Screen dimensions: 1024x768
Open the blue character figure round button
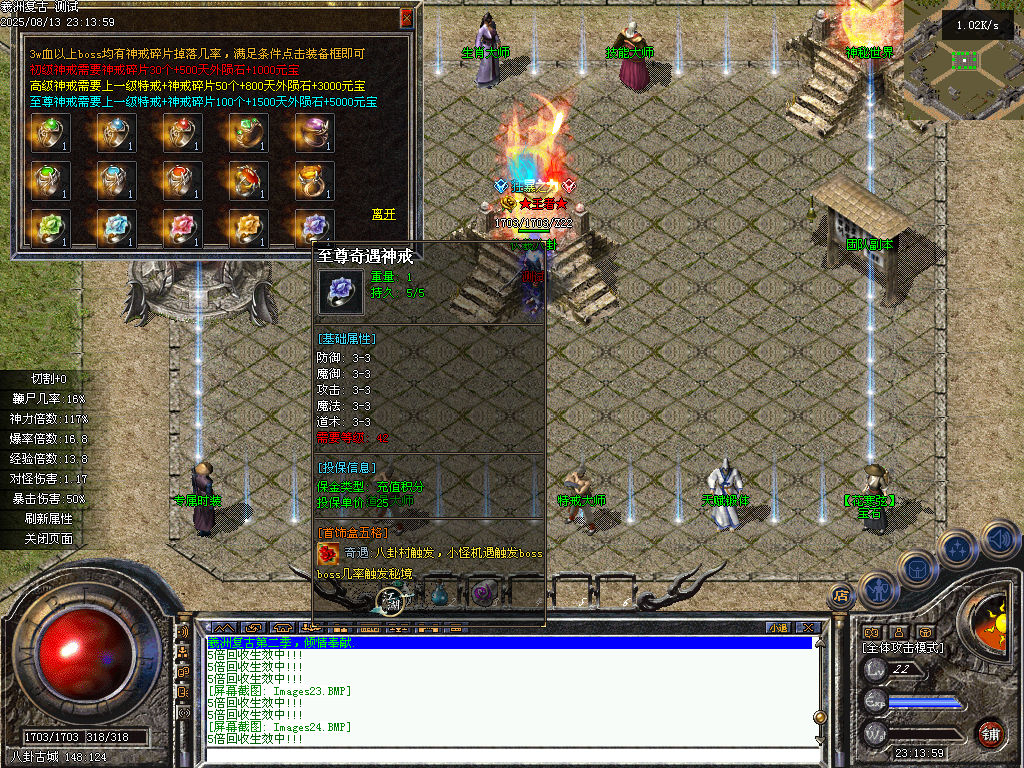point(876,590)
